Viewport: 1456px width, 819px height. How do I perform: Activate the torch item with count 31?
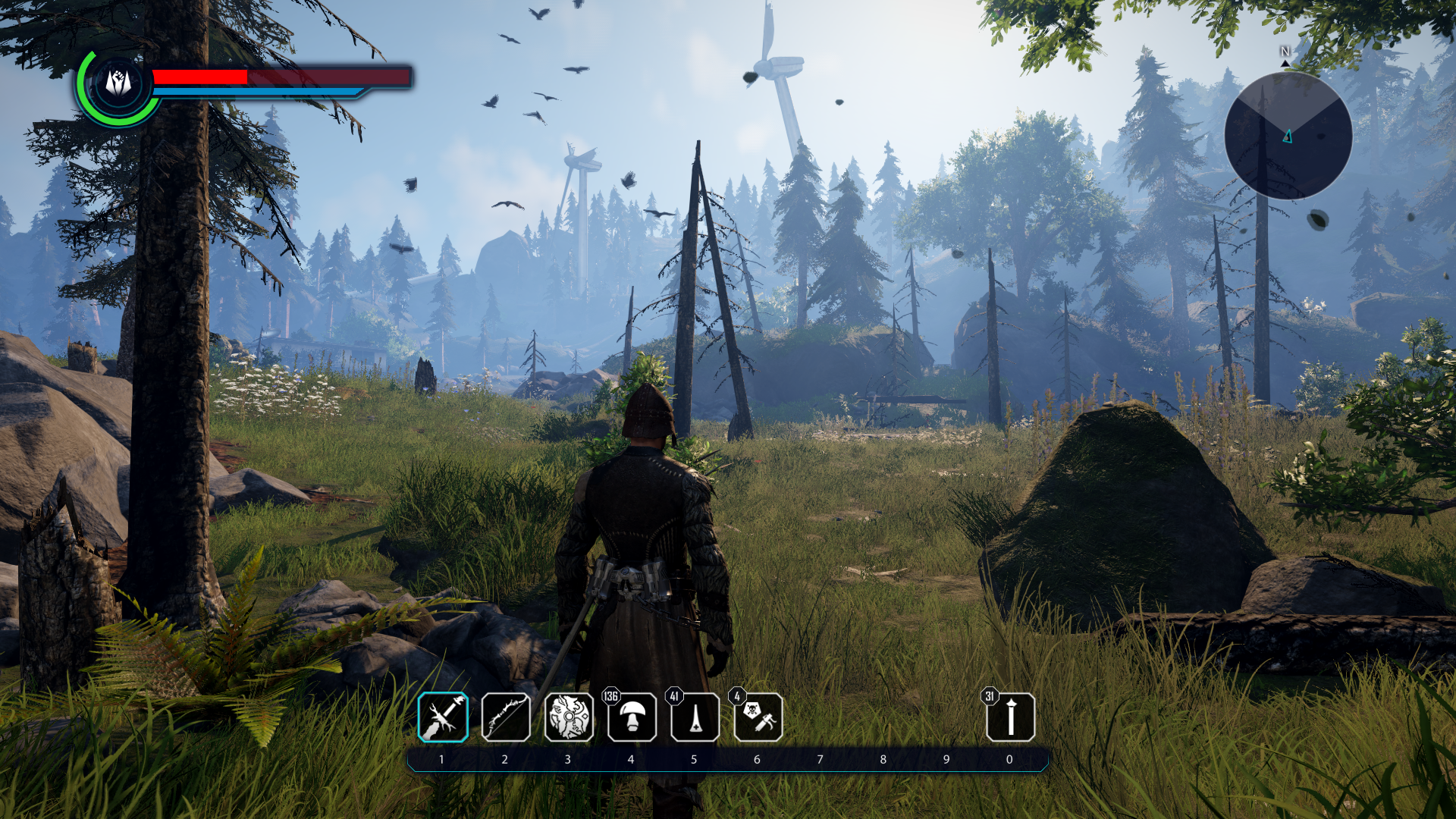tap(1010, 717)
